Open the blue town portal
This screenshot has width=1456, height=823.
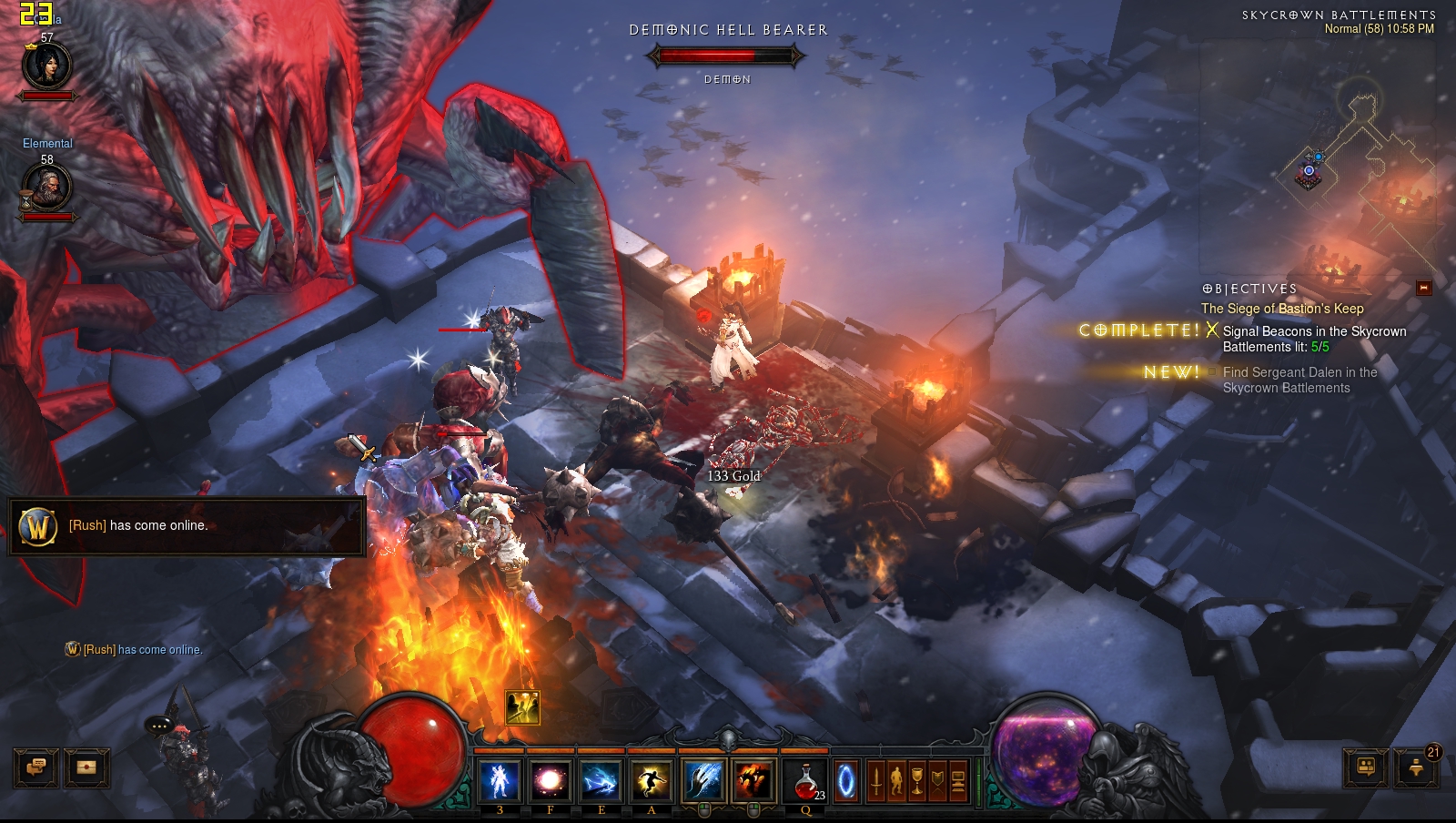(x=846, y=781)
